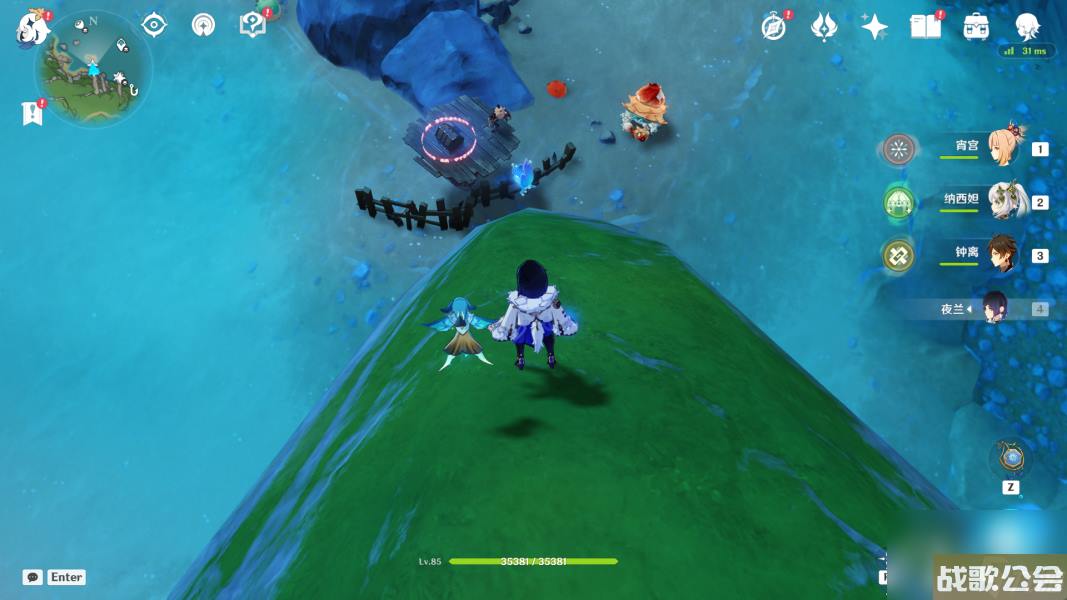1067x600 pixels.
Task: Open the question-mark tutorial book icon
Action: [x=254, y=24]
